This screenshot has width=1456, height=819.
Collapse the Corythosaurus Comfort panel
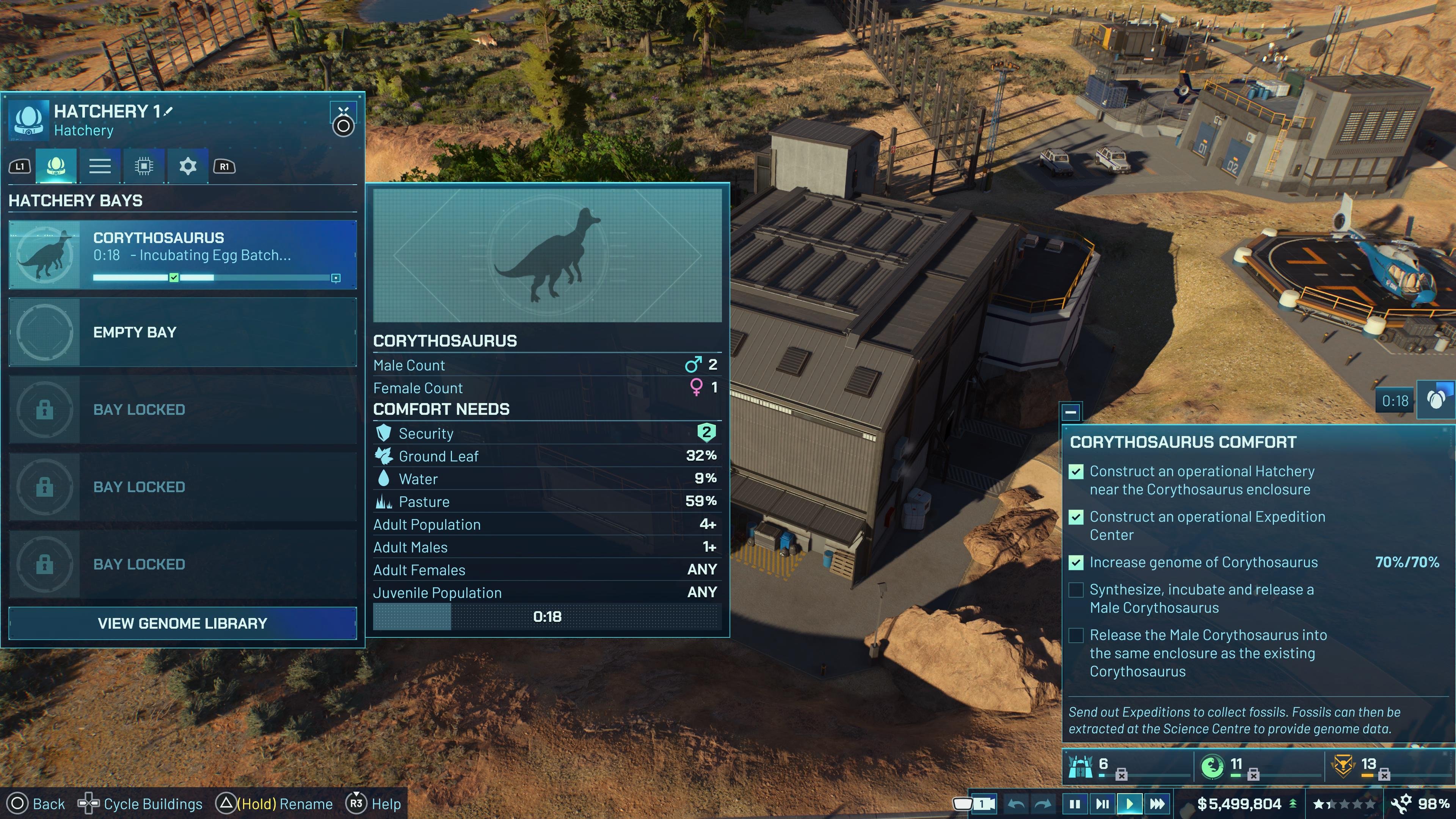coord(1072,412)
